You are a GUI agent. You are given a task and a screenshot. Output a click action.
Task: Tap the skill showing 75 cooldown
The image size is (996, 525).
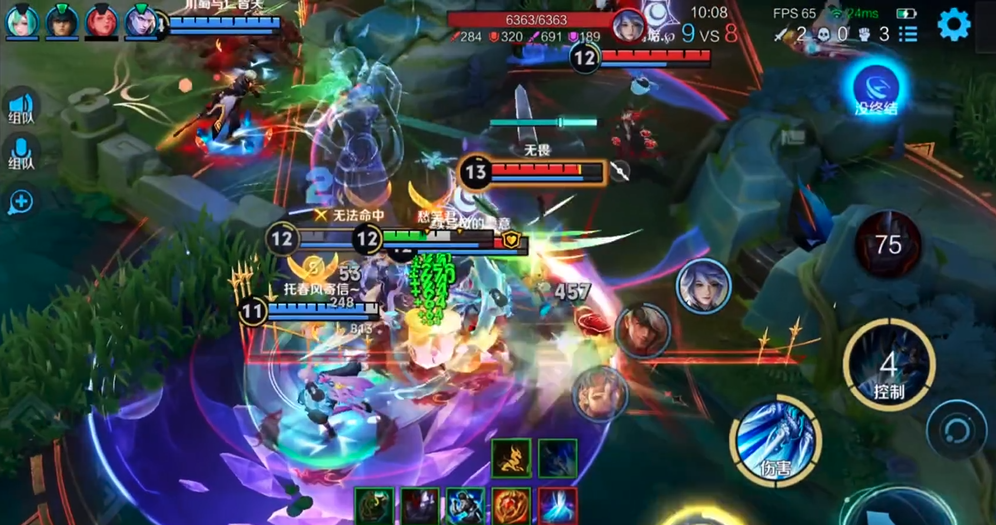(888, 244)
